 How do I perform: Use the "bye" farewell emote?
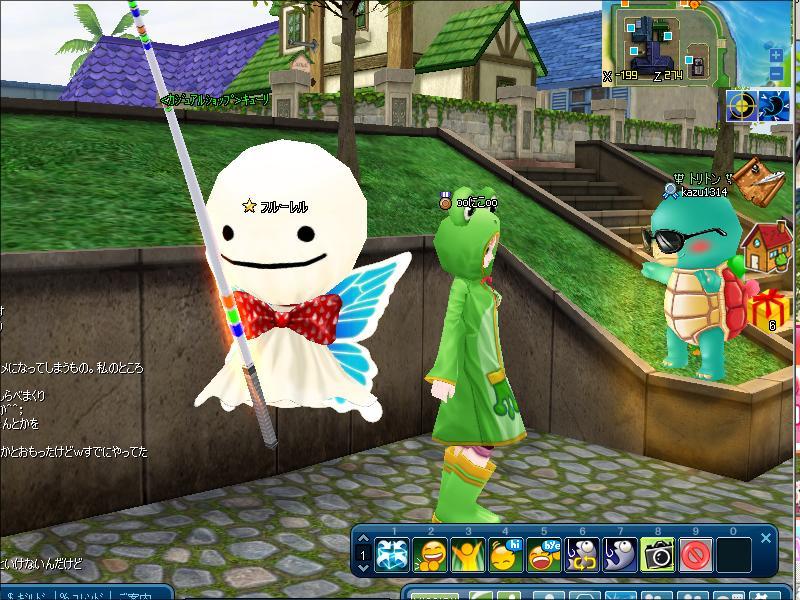click(x=543, y=552)
